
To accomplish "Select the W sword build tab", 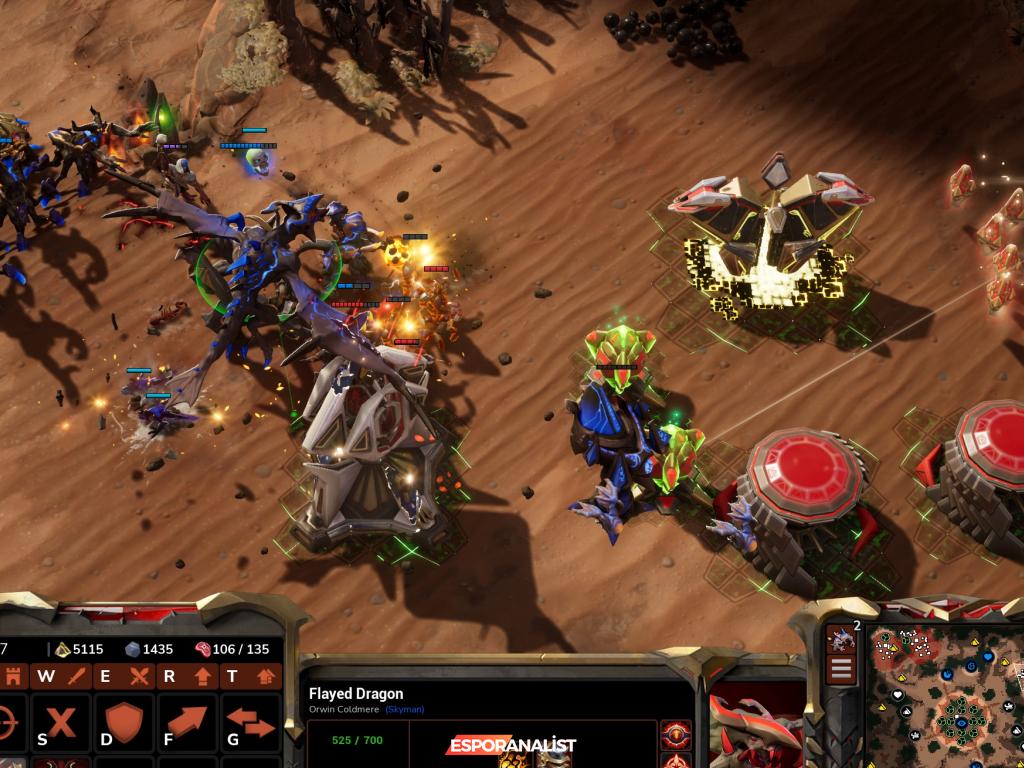I will 60,676.
